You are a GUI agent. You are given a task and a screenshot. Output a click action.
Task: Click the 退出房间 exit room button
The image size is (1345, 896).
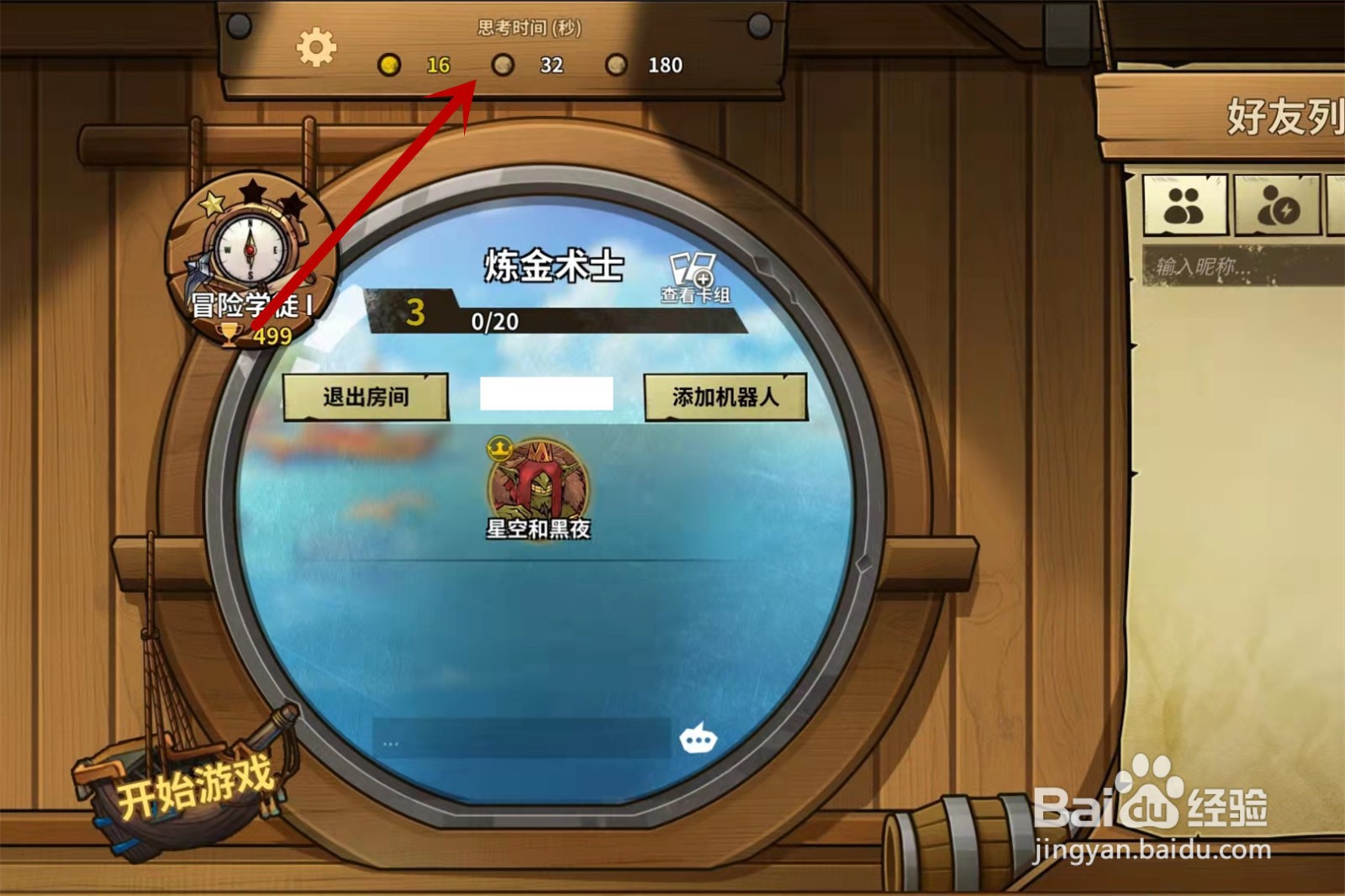(x=367, y=395)
